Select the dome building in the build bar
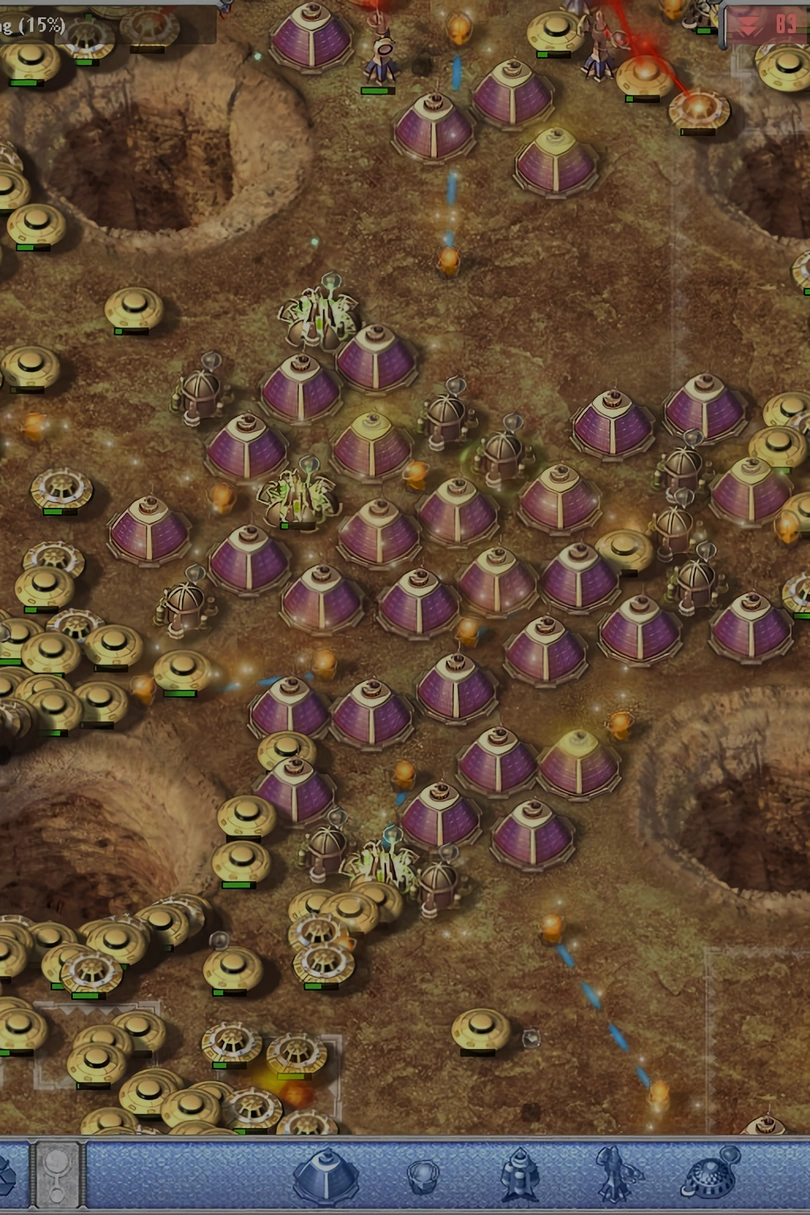810x1215 pixels. pos(325,1174)
